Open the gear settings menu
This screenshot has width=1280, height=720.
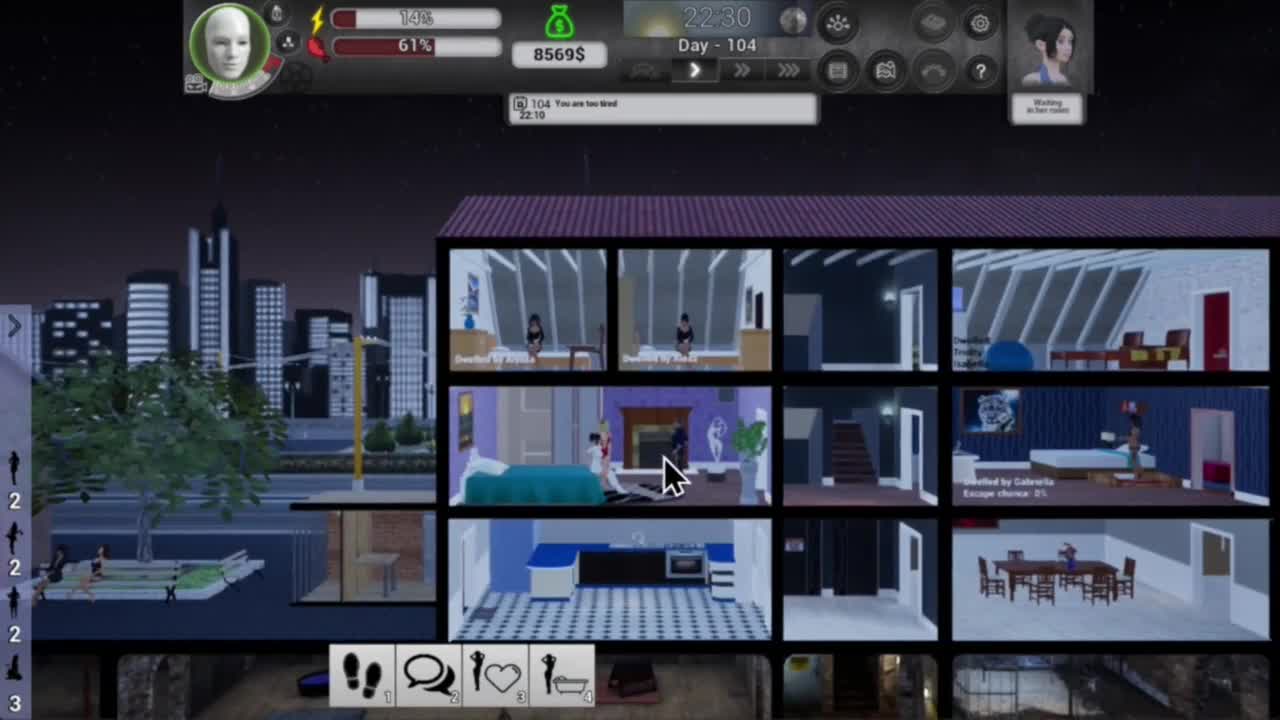click(980, 24)
